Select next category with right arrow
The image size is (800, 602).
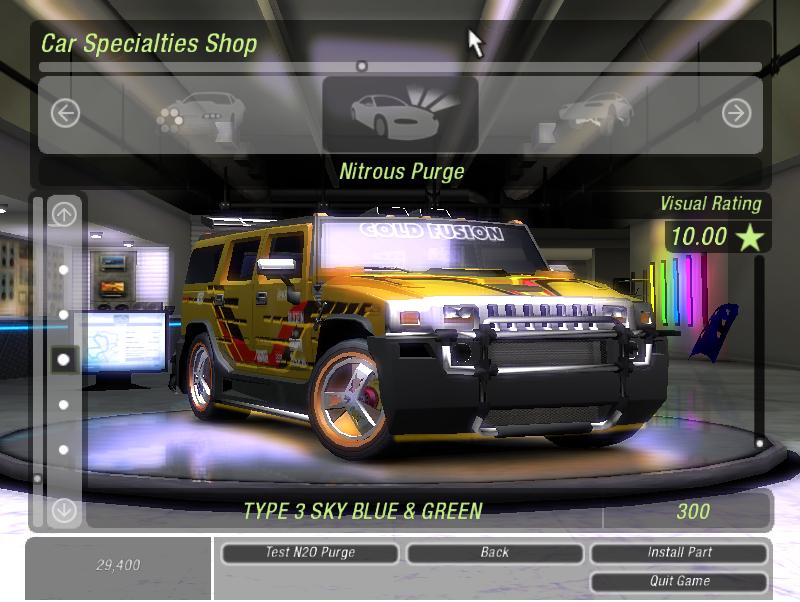point(736,113)
